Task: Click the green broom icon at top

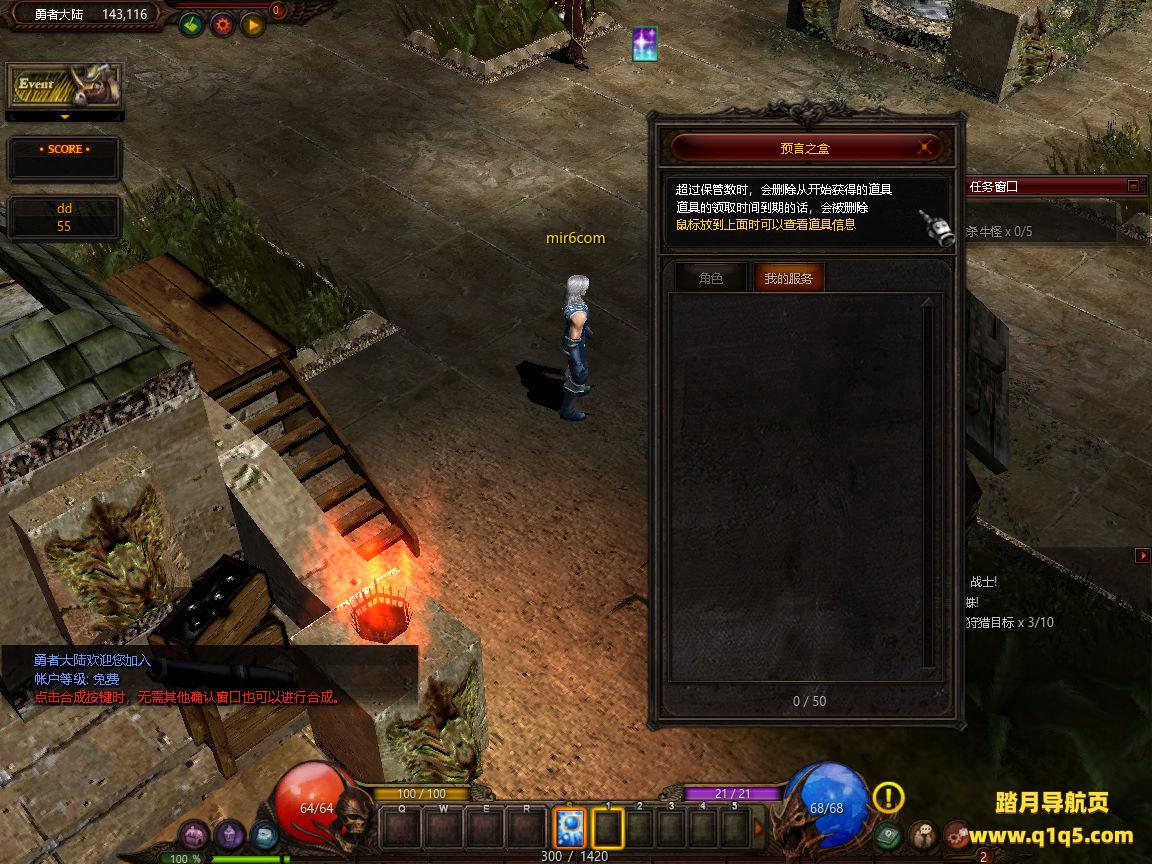Action: click(191, 24)
